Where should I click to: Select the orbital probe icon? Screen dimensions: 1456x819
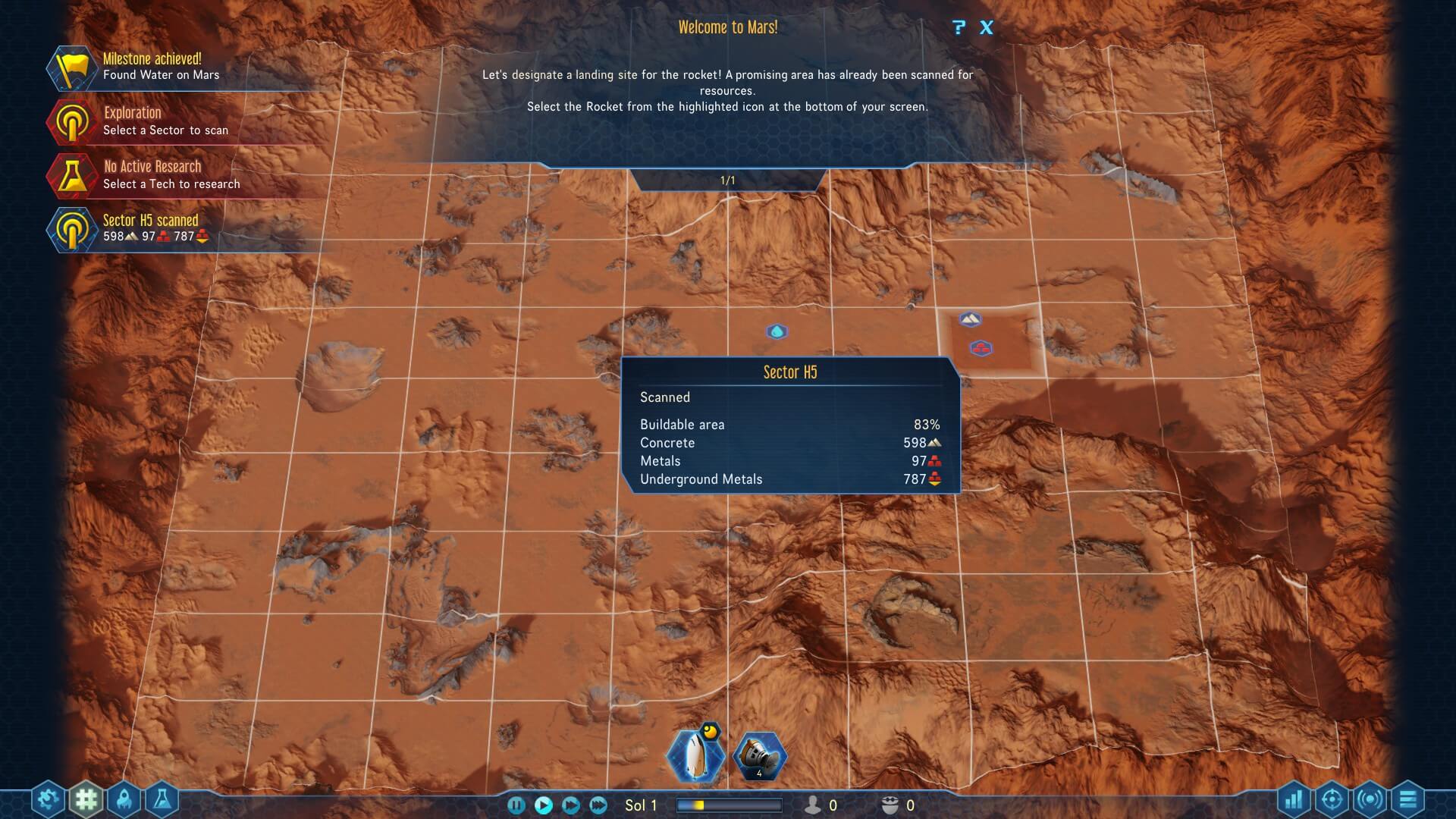pos(759,755)
